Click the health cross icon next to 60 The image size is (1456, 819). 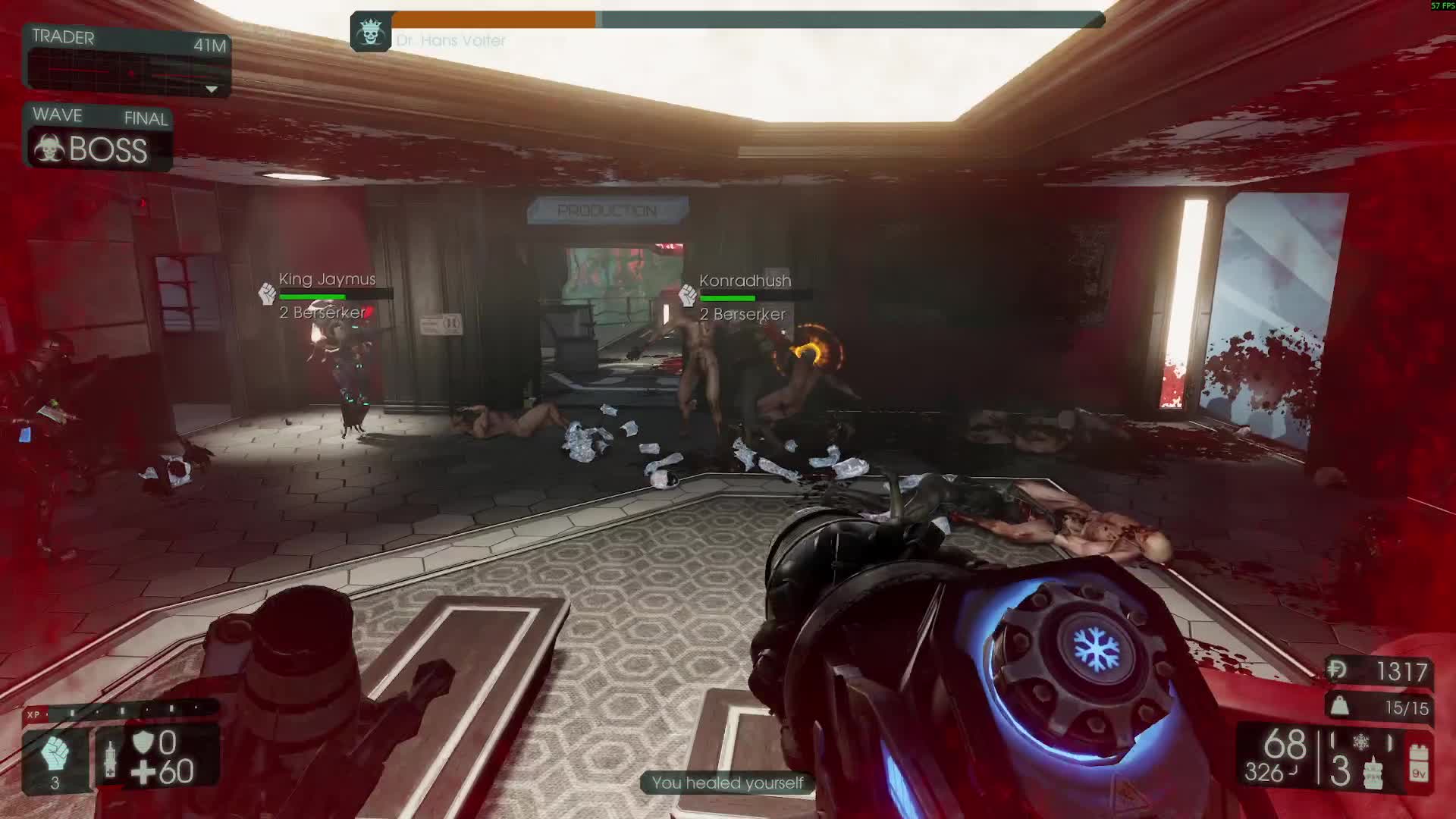tap(143, 773)
